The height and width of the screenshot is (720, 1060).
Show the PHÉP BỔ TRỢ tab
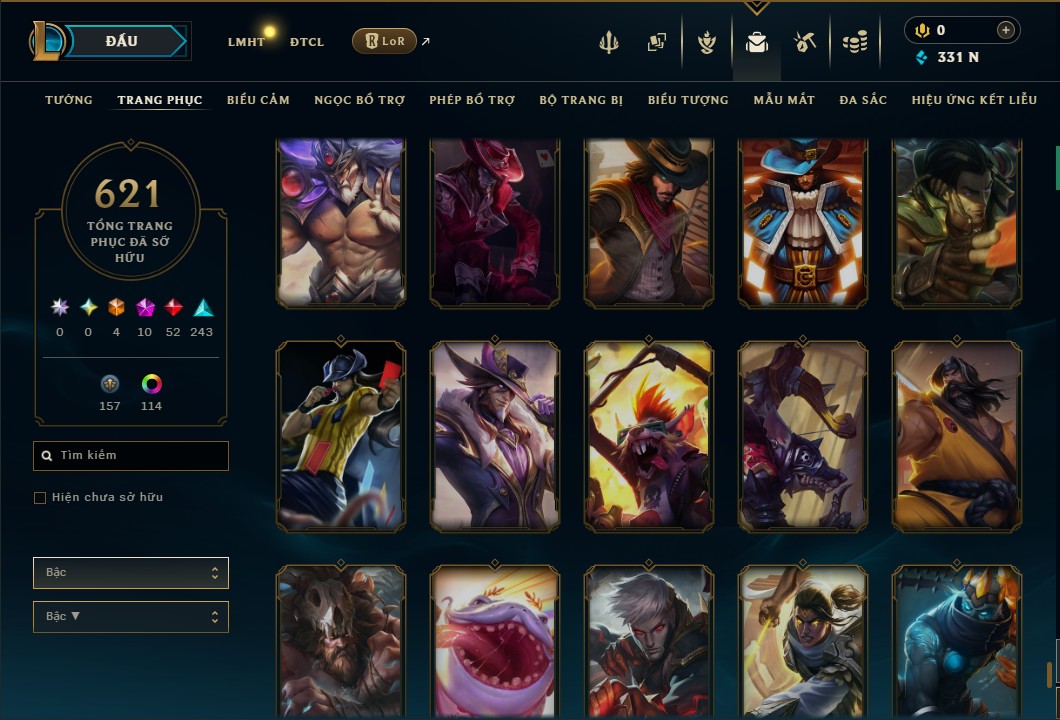(x=472, y=100)
